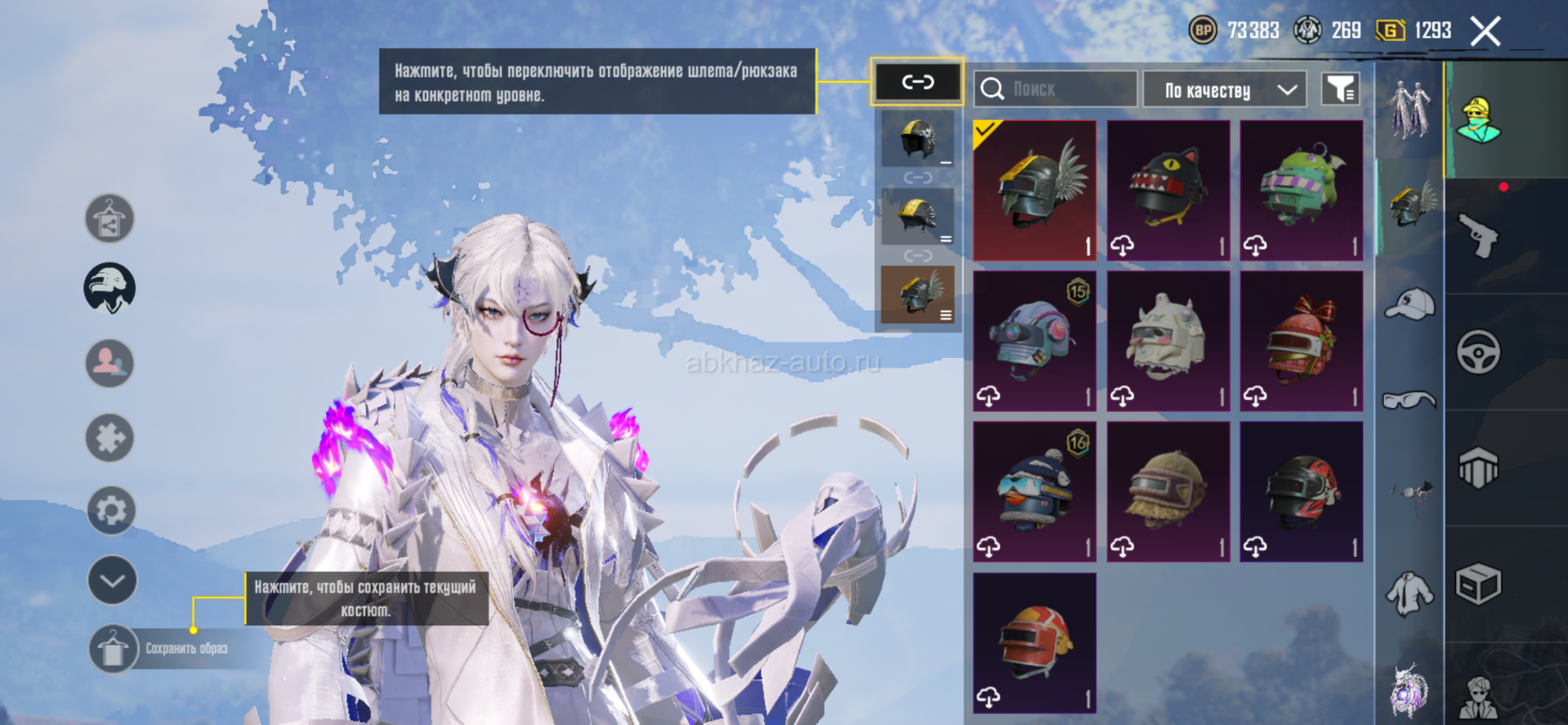Select the cap headwear subcategory
This screenshot has height=725, width=1568.
point(1409,304)
